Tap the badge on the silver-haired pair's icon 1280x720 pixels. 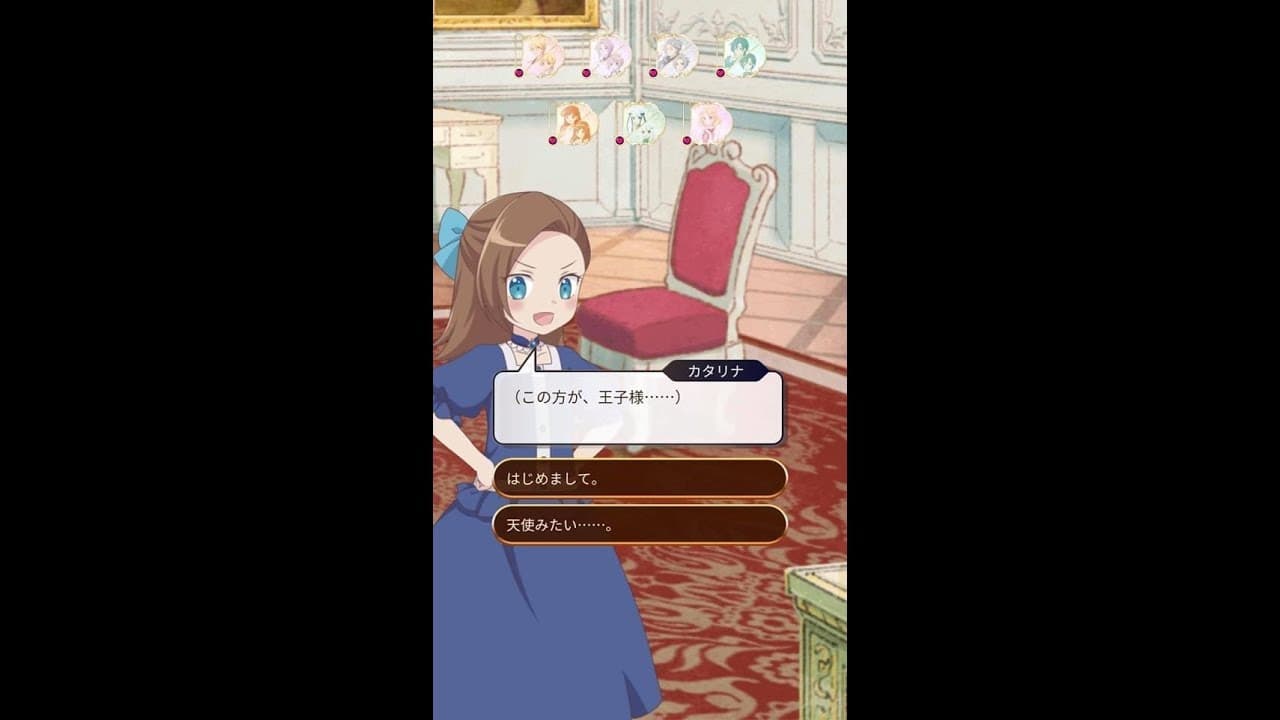653,72
